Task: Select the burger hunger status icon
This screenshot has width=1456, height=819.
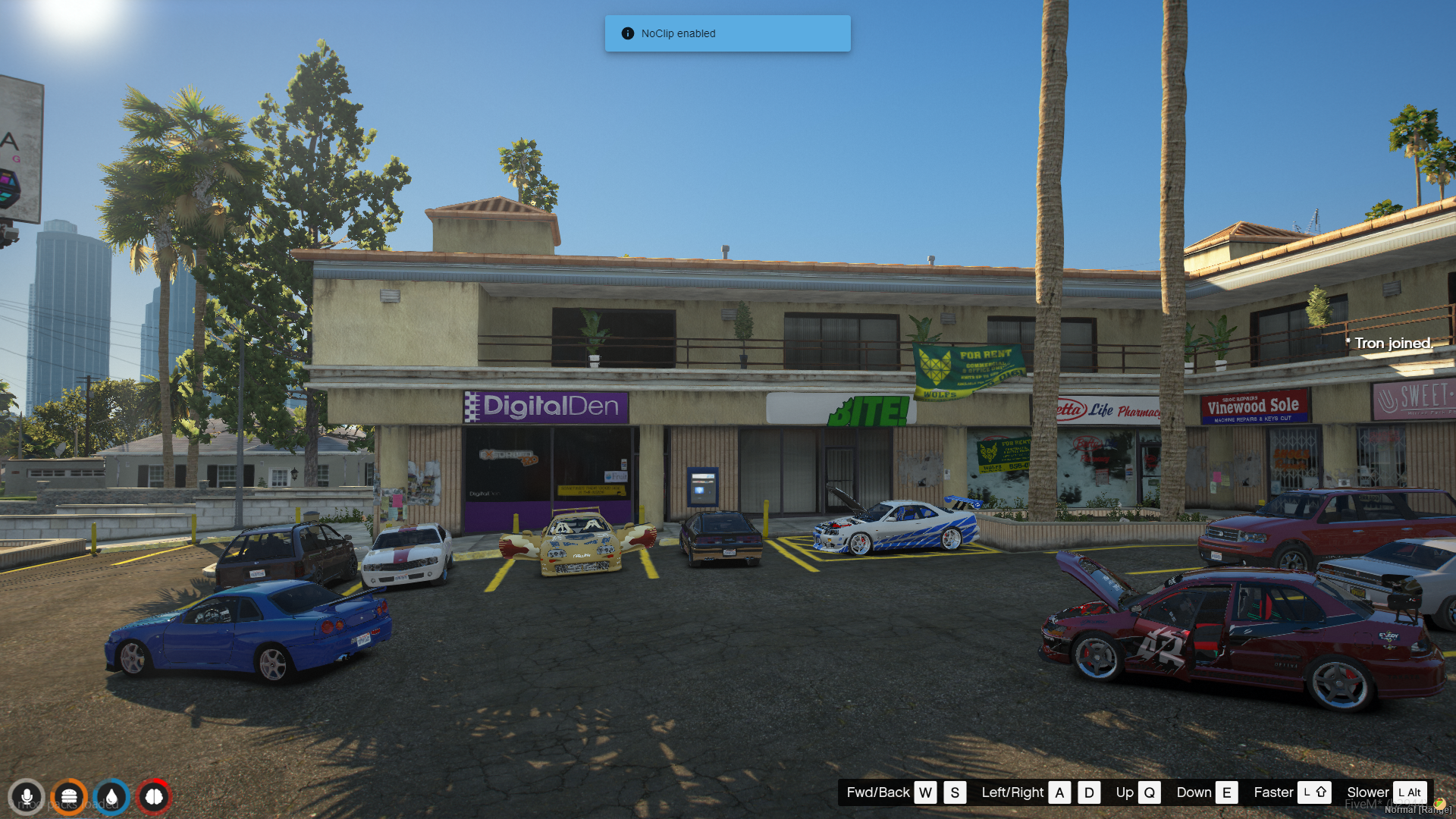Action: coord(69,797)
